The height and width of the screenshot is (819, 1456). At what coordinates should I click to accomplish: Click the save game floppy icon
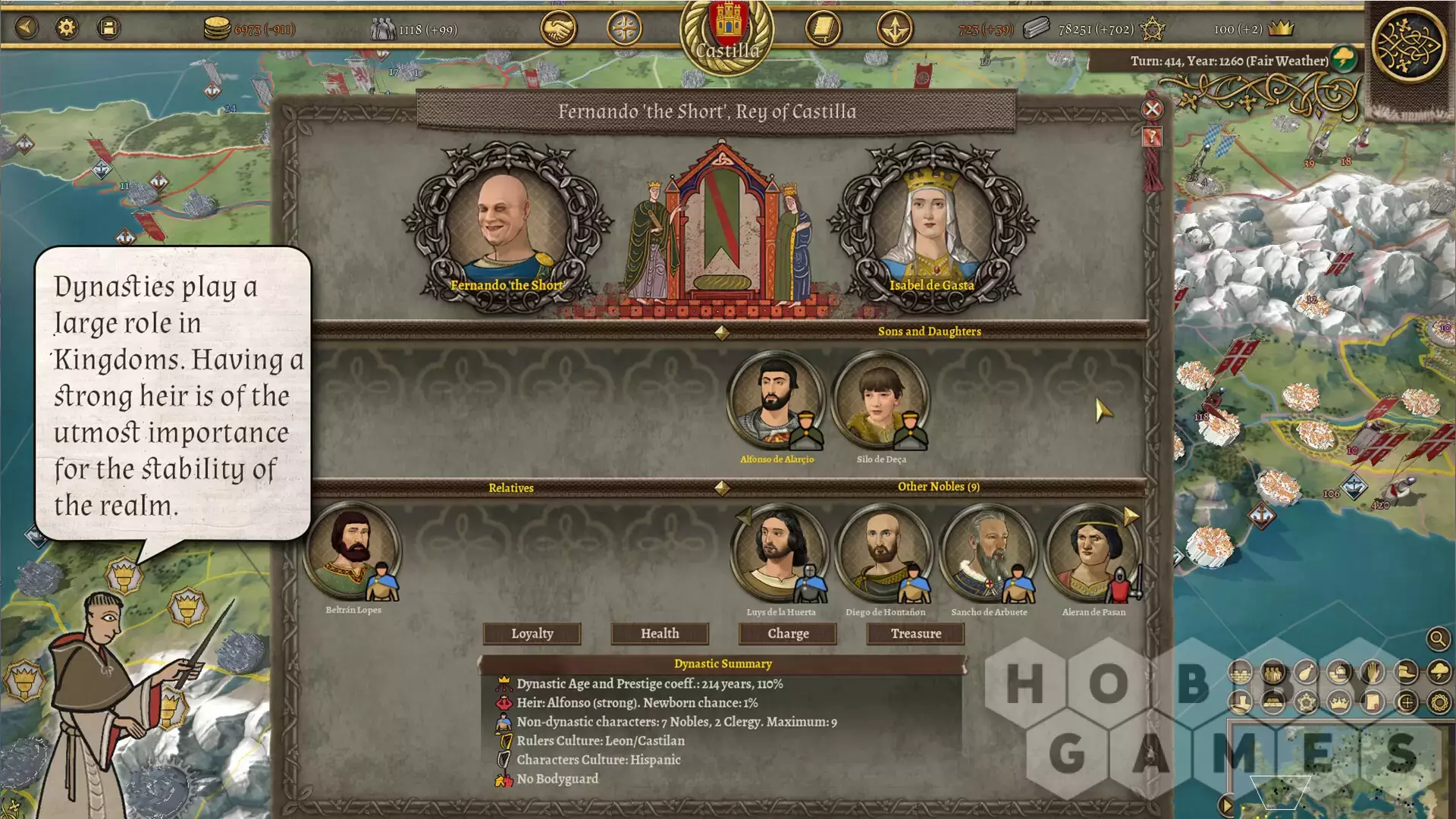108,28
